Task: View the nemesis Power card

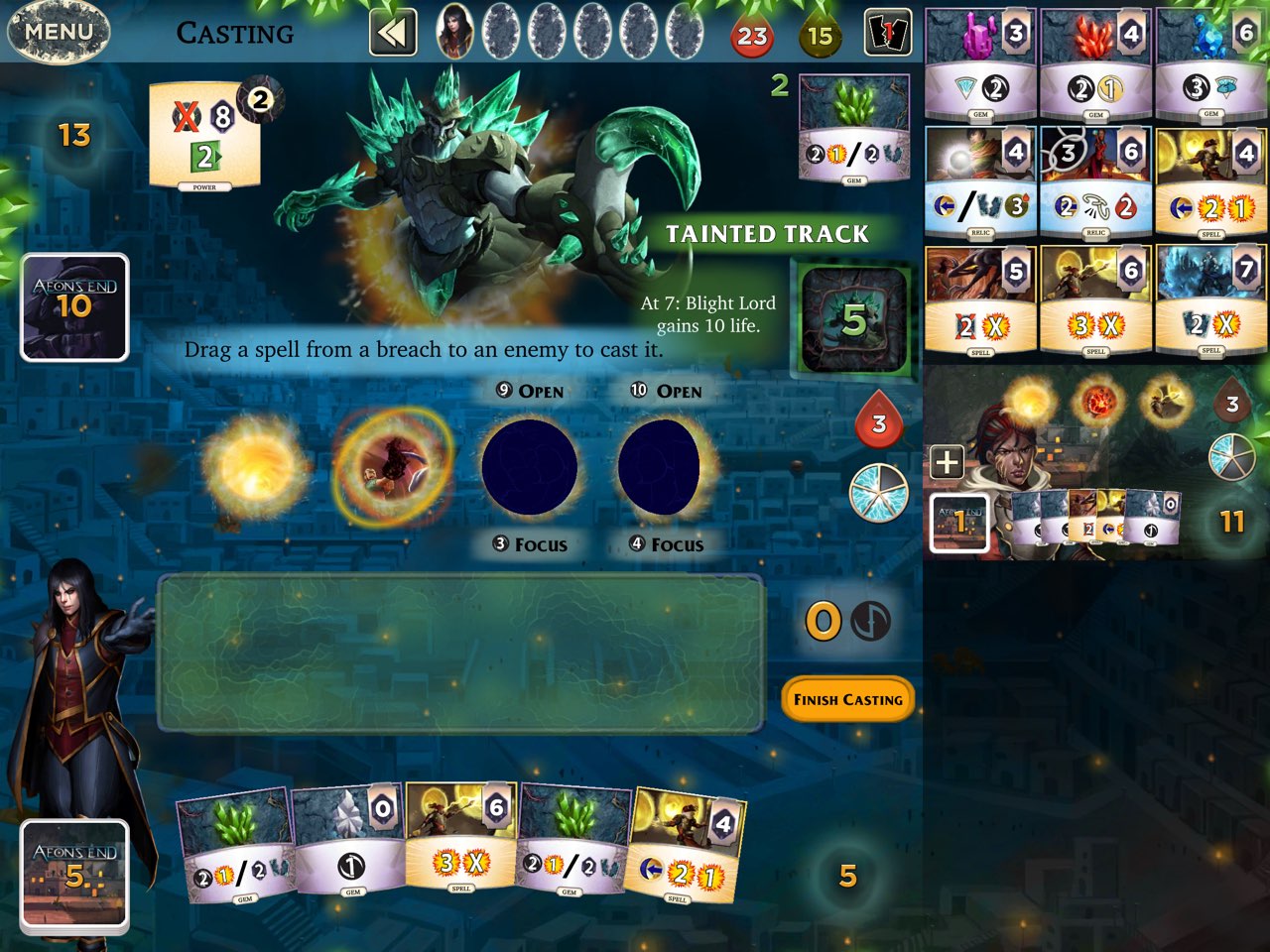Action: 205,136
